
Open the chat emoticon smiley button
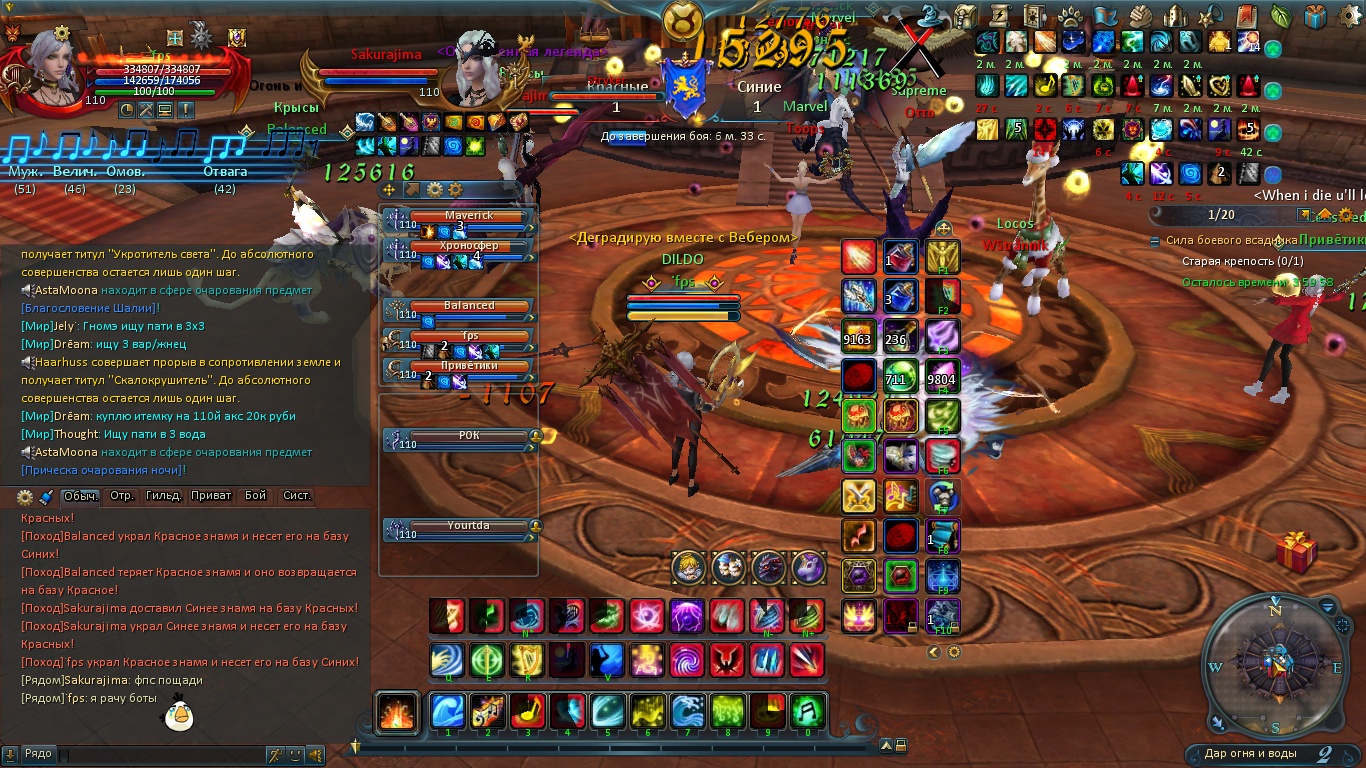[295, 755]
